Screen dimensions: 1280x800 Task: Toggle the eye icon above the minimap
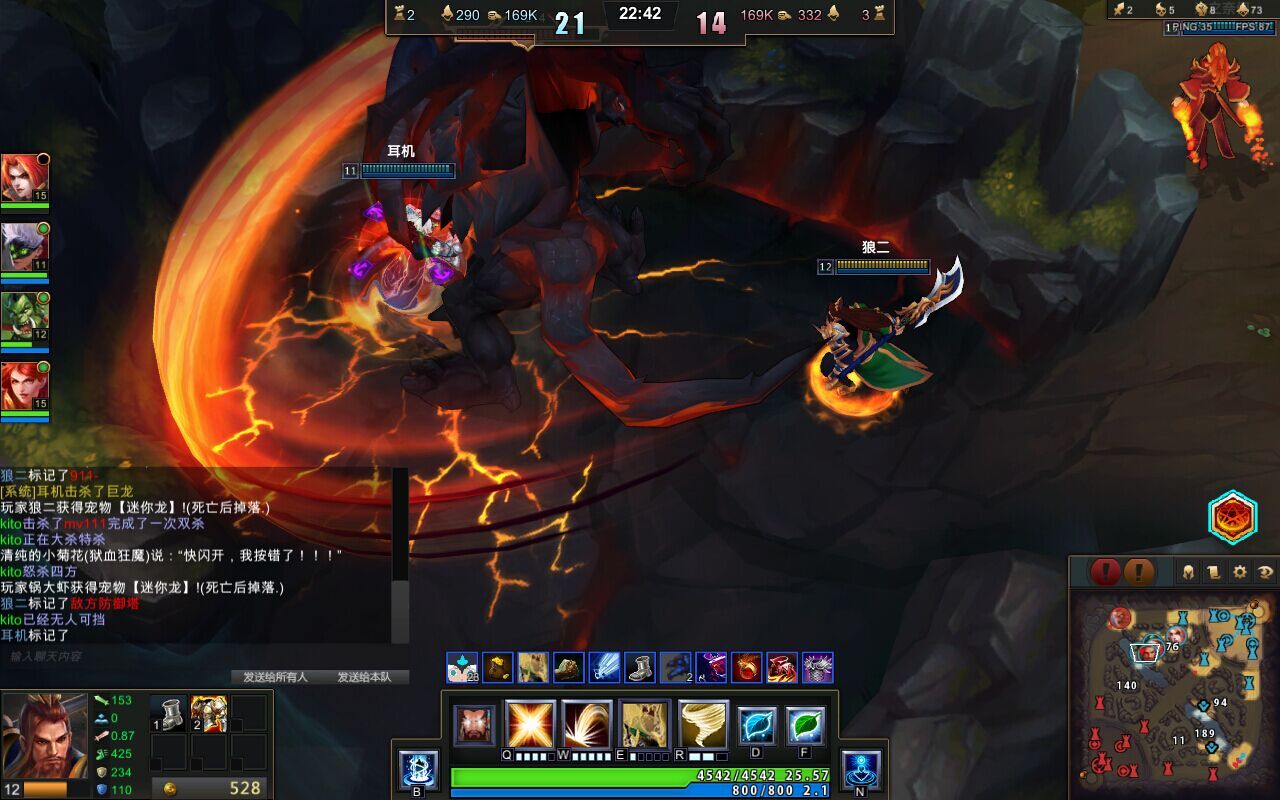click(1265, 572)
